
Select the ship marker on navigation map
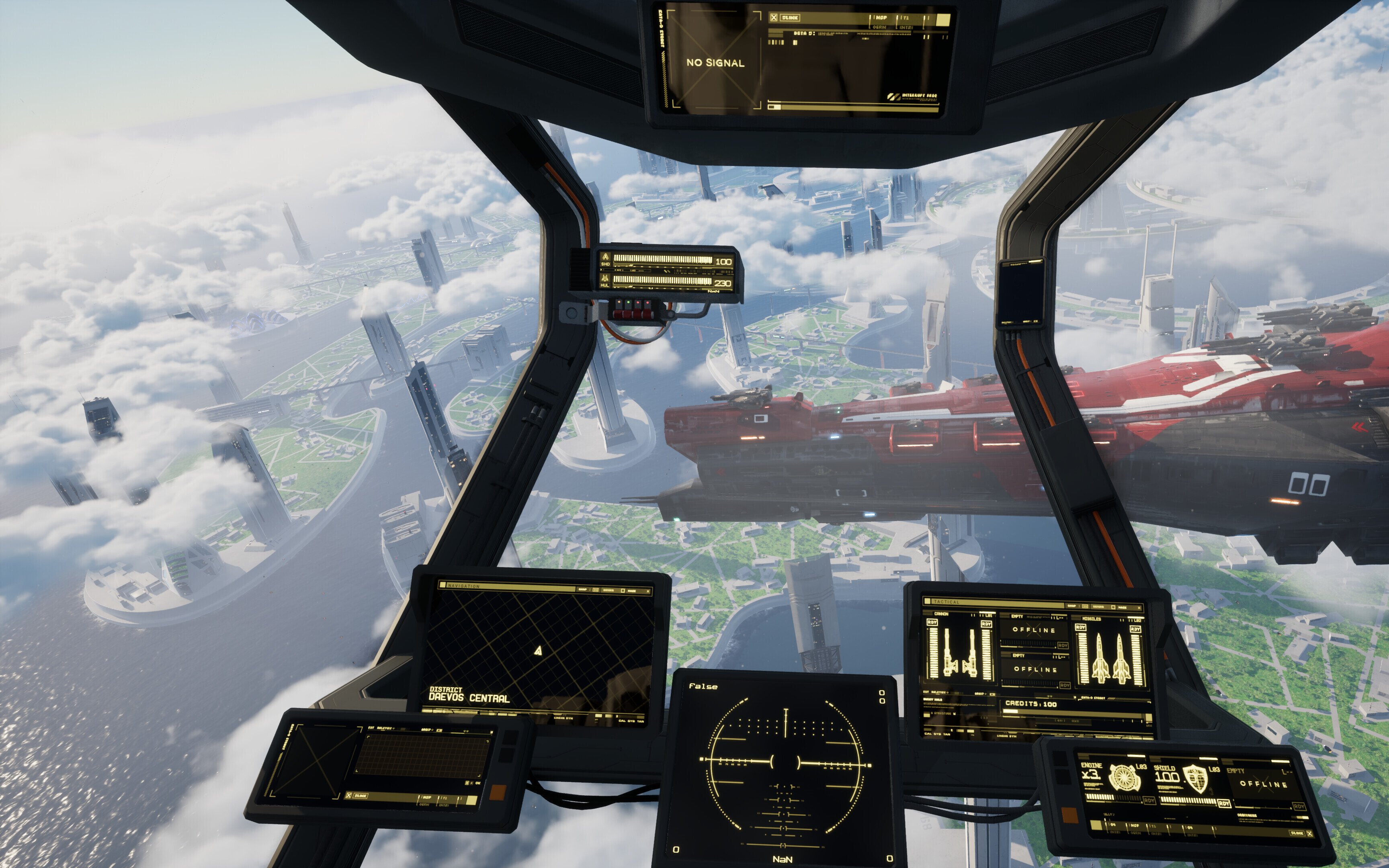click(x=538, y=651)
